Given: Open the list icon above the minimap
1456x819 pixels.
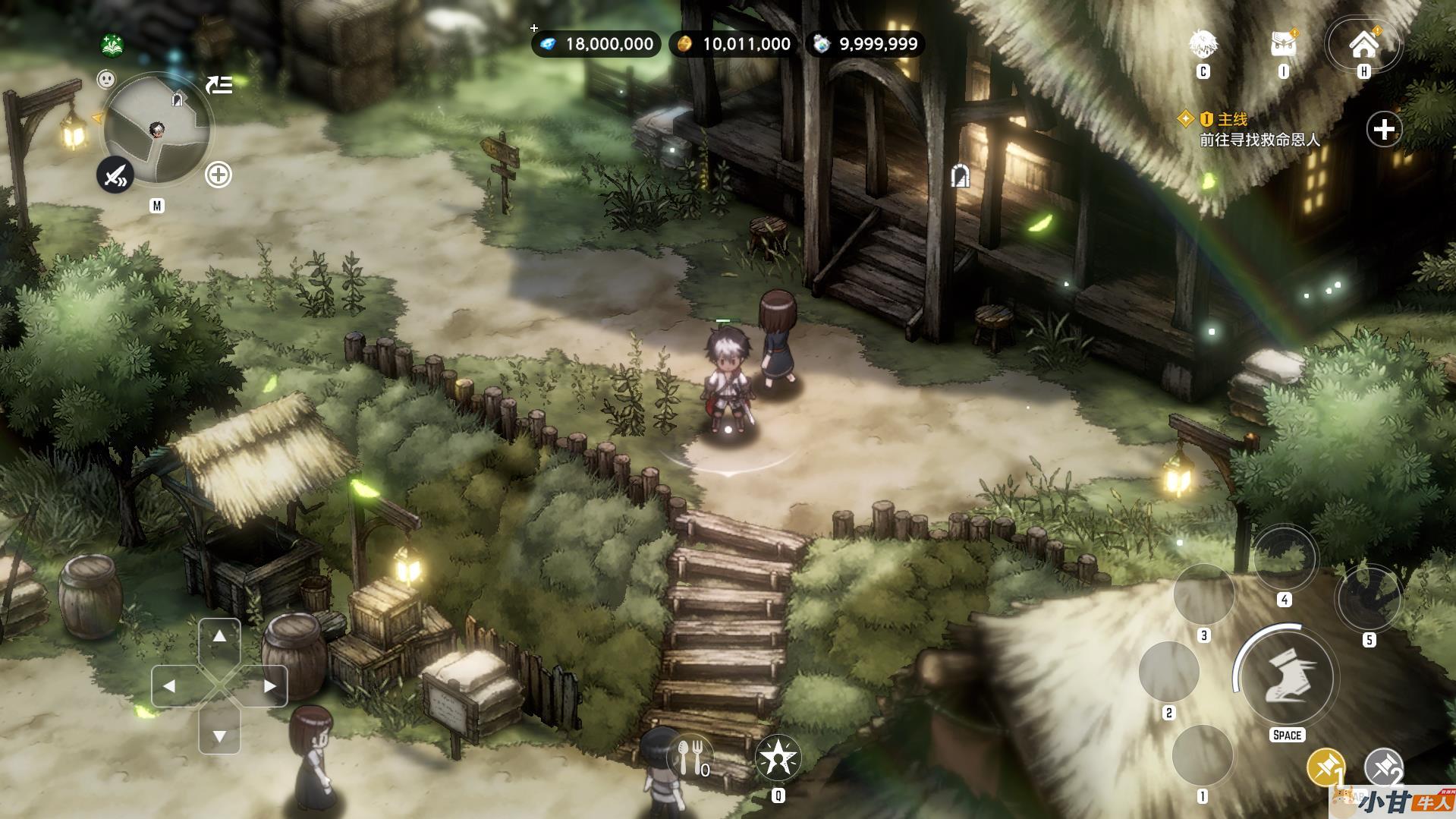Looking at the screenshot, I should [219, 85].
